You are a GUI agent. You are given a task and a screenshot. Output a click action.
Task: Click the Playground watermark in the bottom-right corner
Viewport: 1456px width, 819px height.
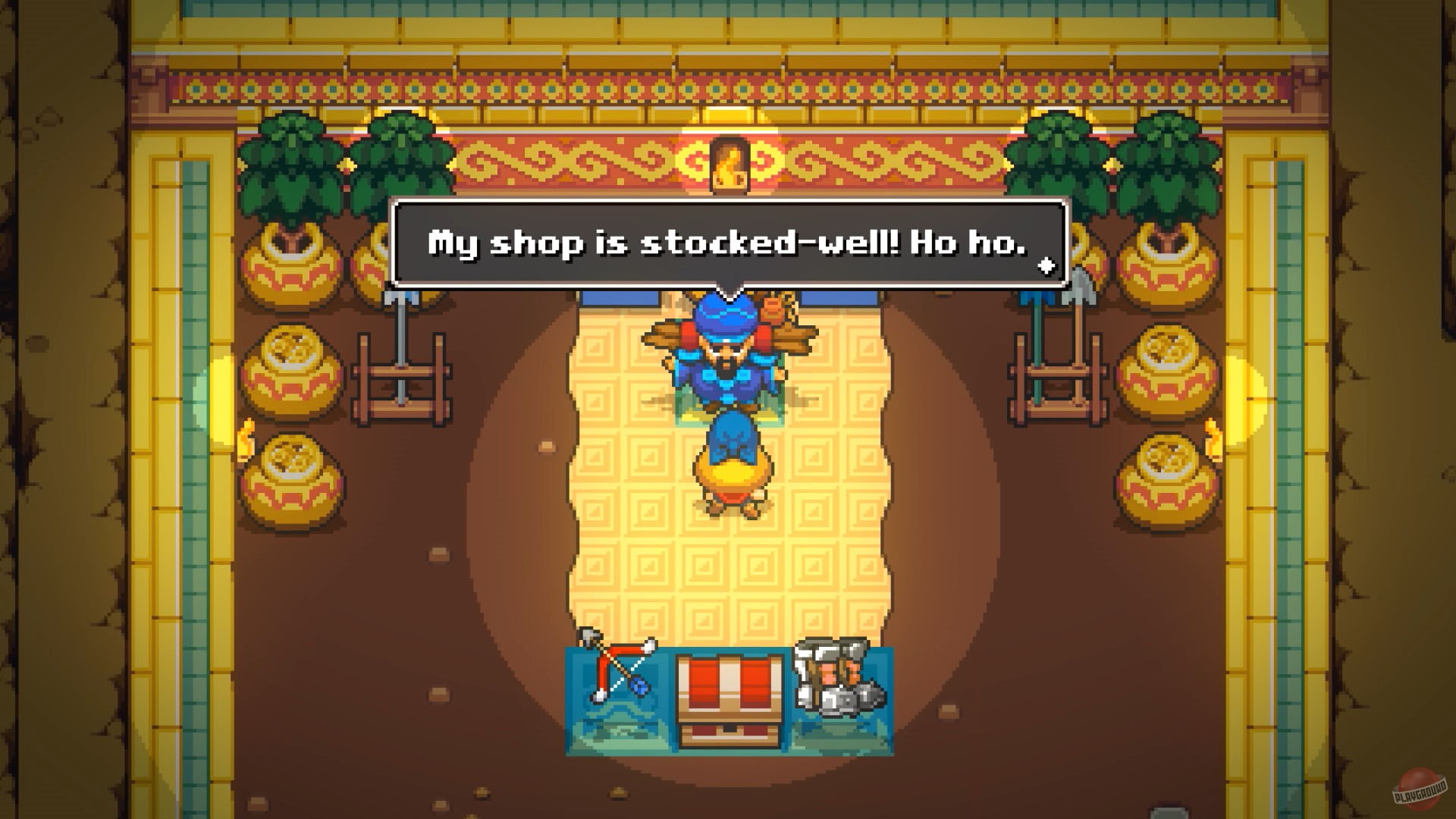coord(1418,789)
